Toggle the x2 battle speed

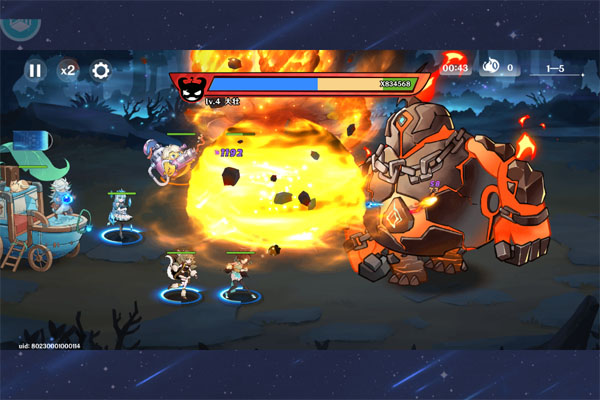[67, 71]
